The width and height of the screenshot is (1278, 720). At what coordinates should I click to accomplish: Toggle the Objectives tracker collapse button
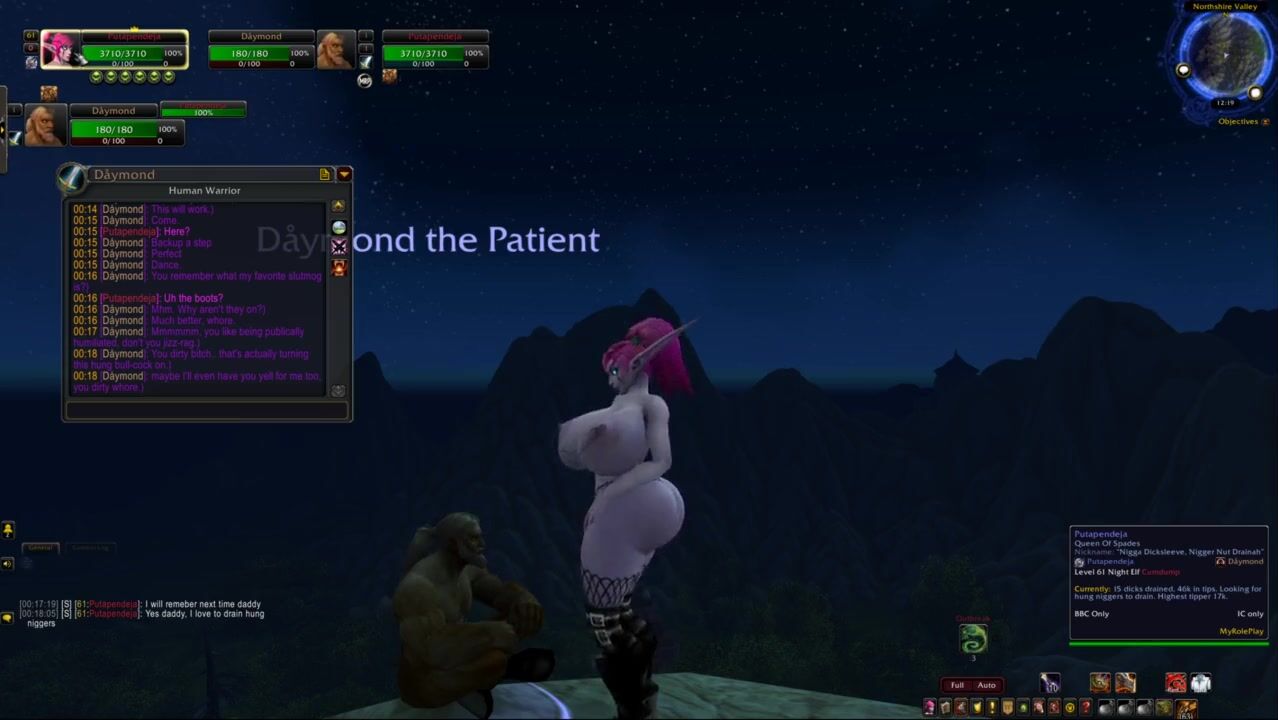click(x=1265, y=122)
